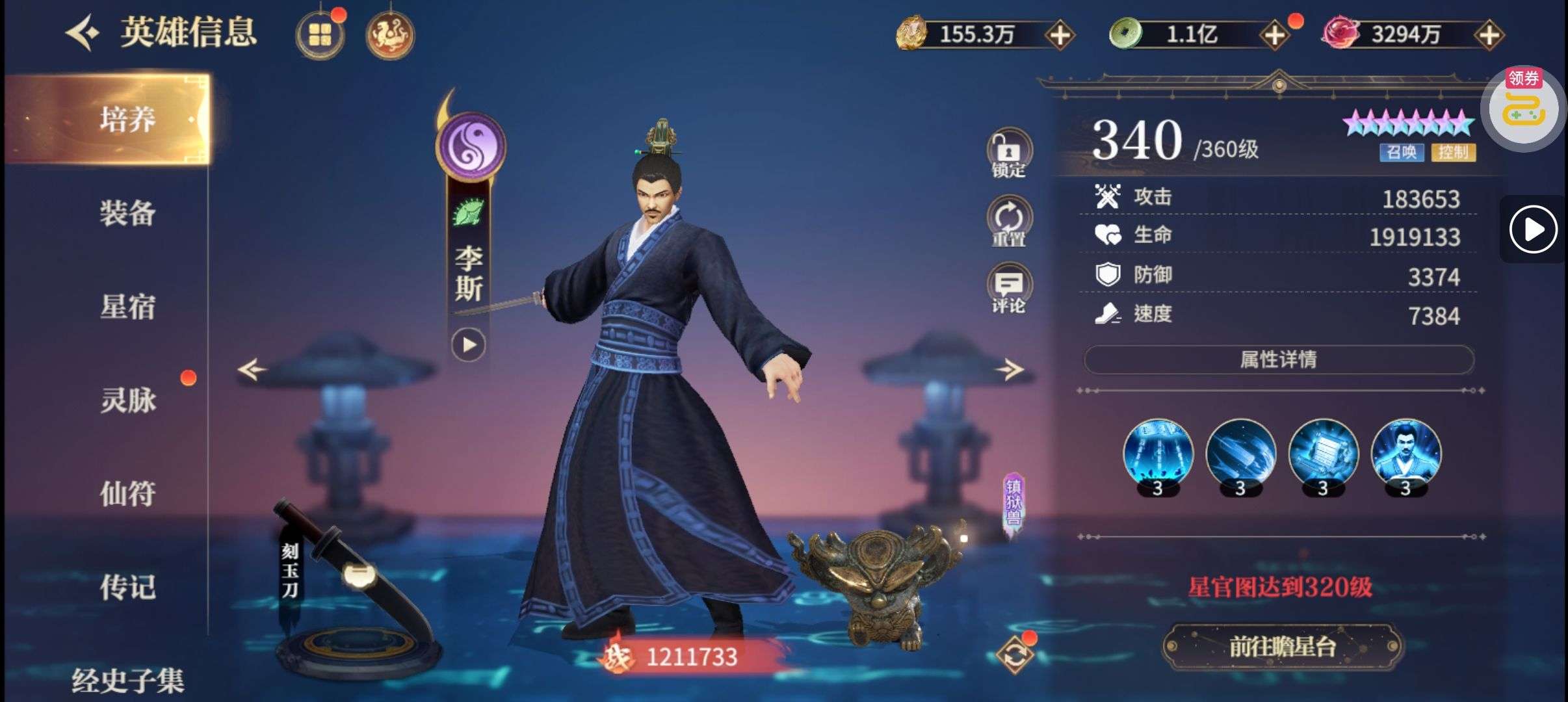Open the 传记 biography tab
Image resolution: width=1568 pixels, height=702 pixels.
127,587
